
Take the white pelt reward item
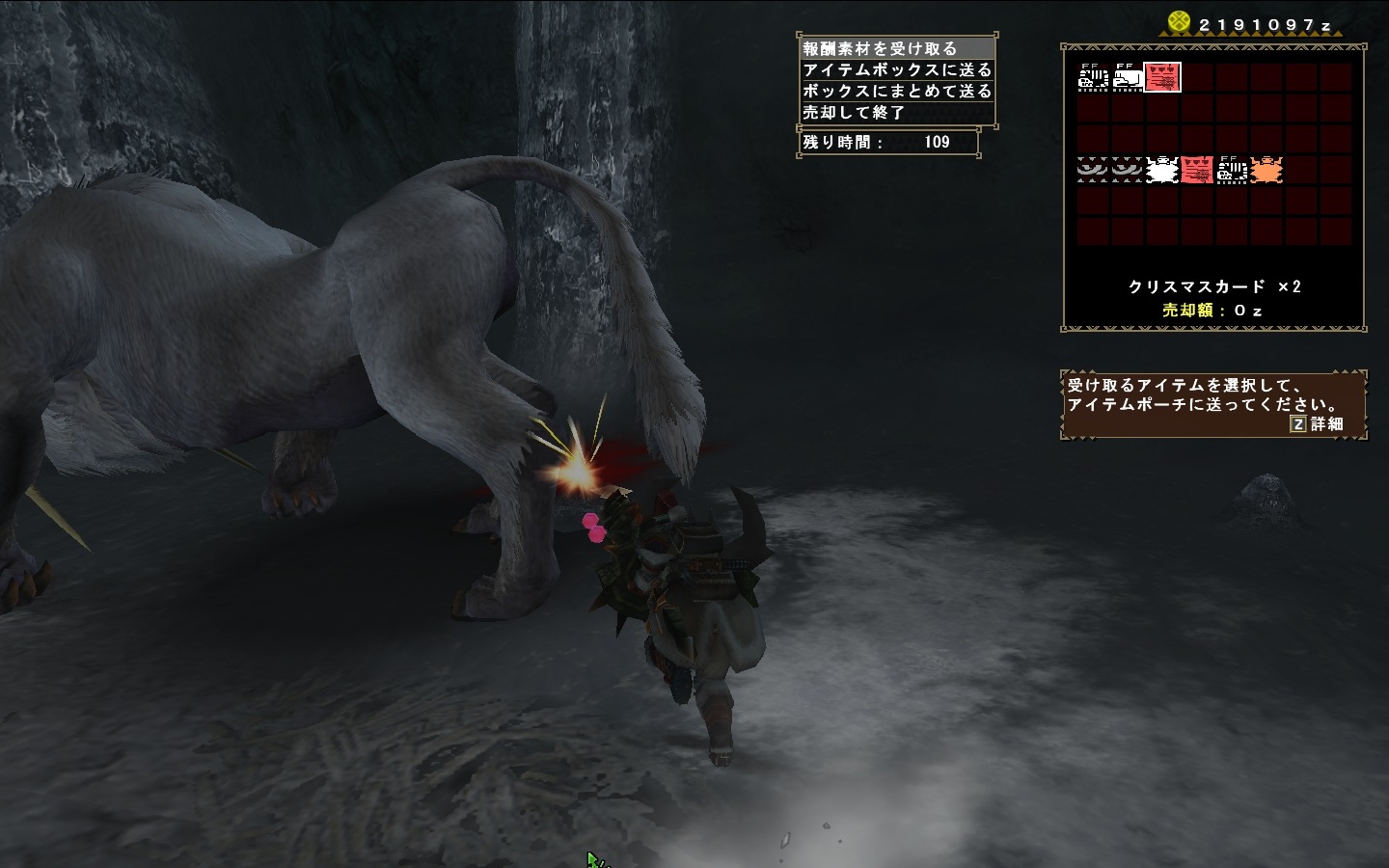point(1162,171)
